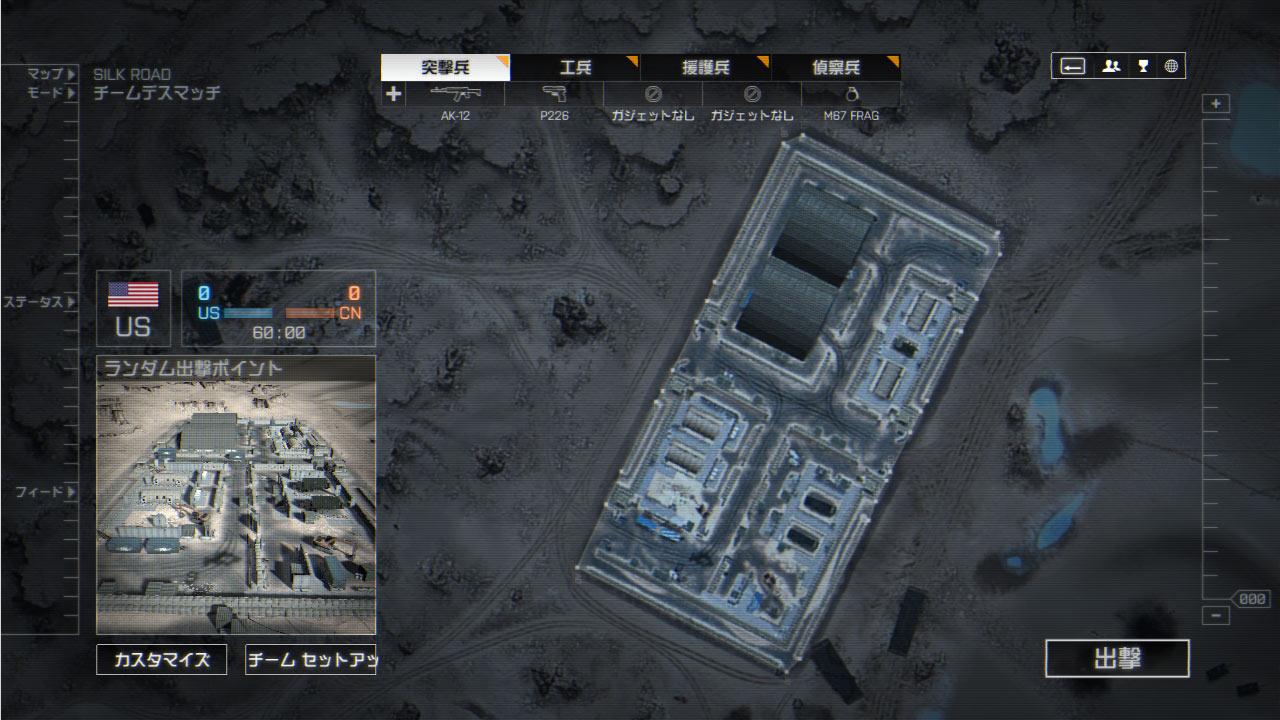Open the チーム セットアップ team setup
The image size is (1280, 720).
pyautogui.click(x=310, y=660)
